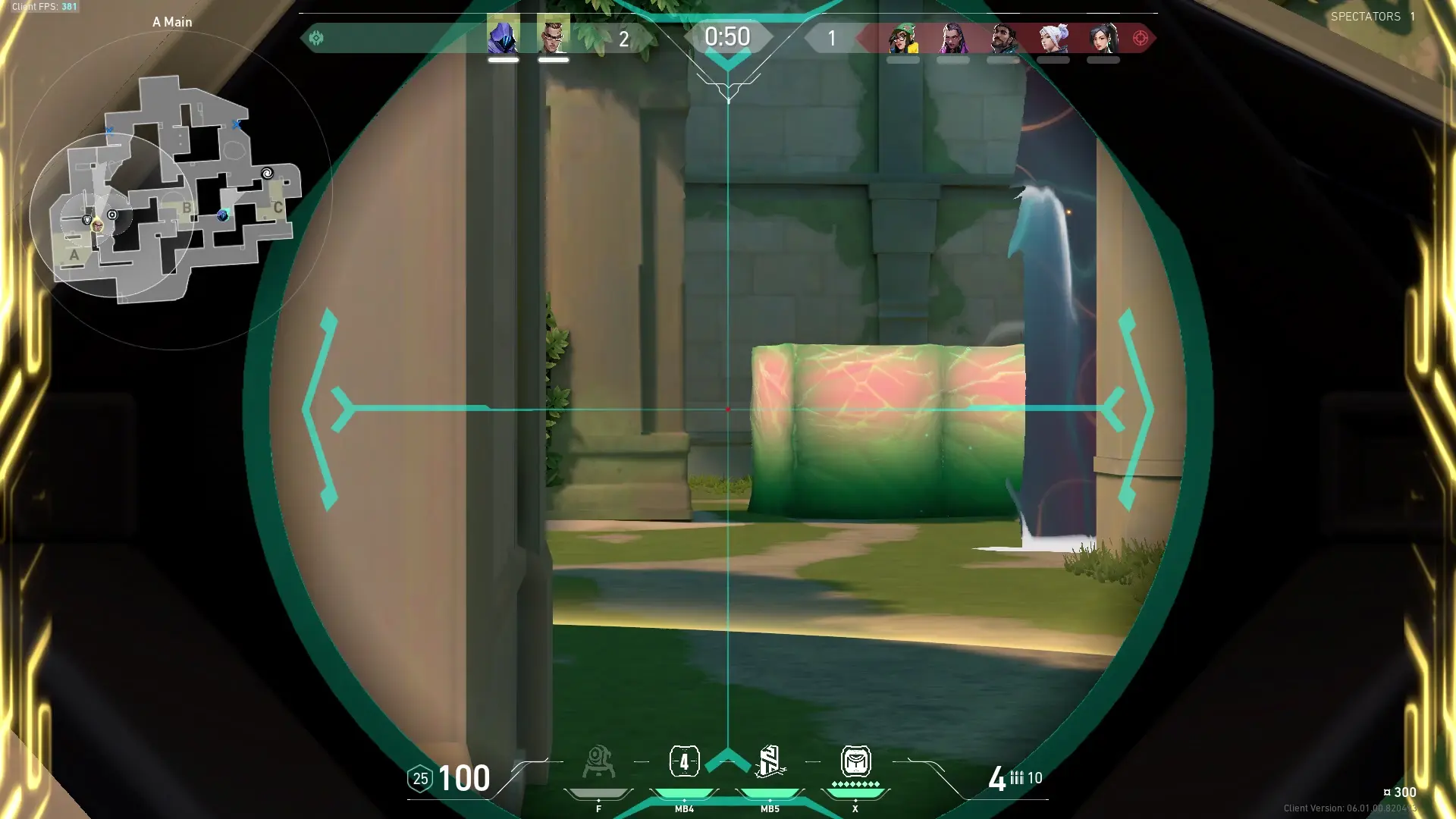Image resolution: width=1456 pixels, height=819 pixels.
Task: Toggle the Chamber agent portrait on left team
Action: [554, 36]
